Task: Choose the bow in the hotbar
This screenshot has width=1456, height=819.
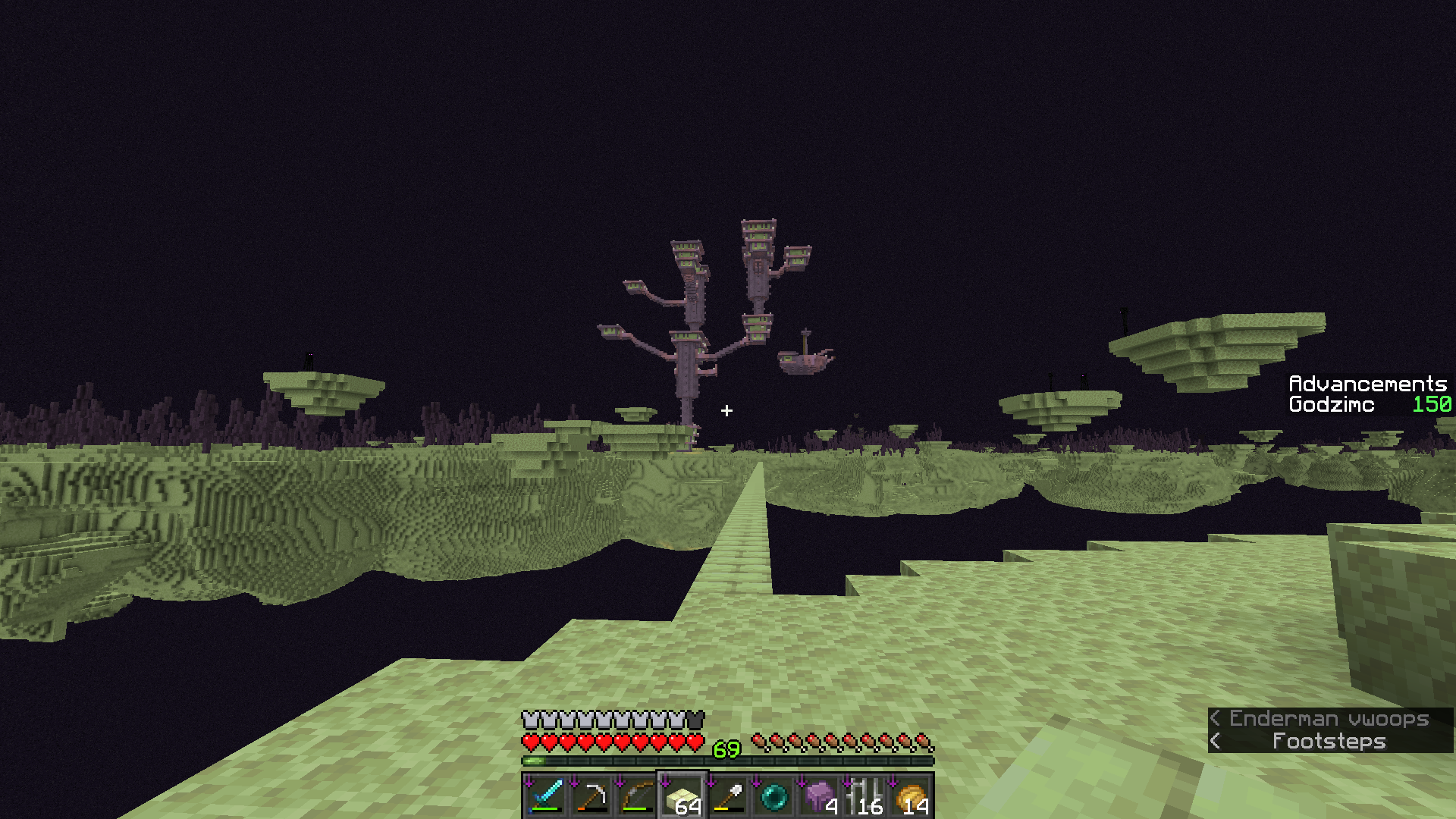Action: pos(637,796)
